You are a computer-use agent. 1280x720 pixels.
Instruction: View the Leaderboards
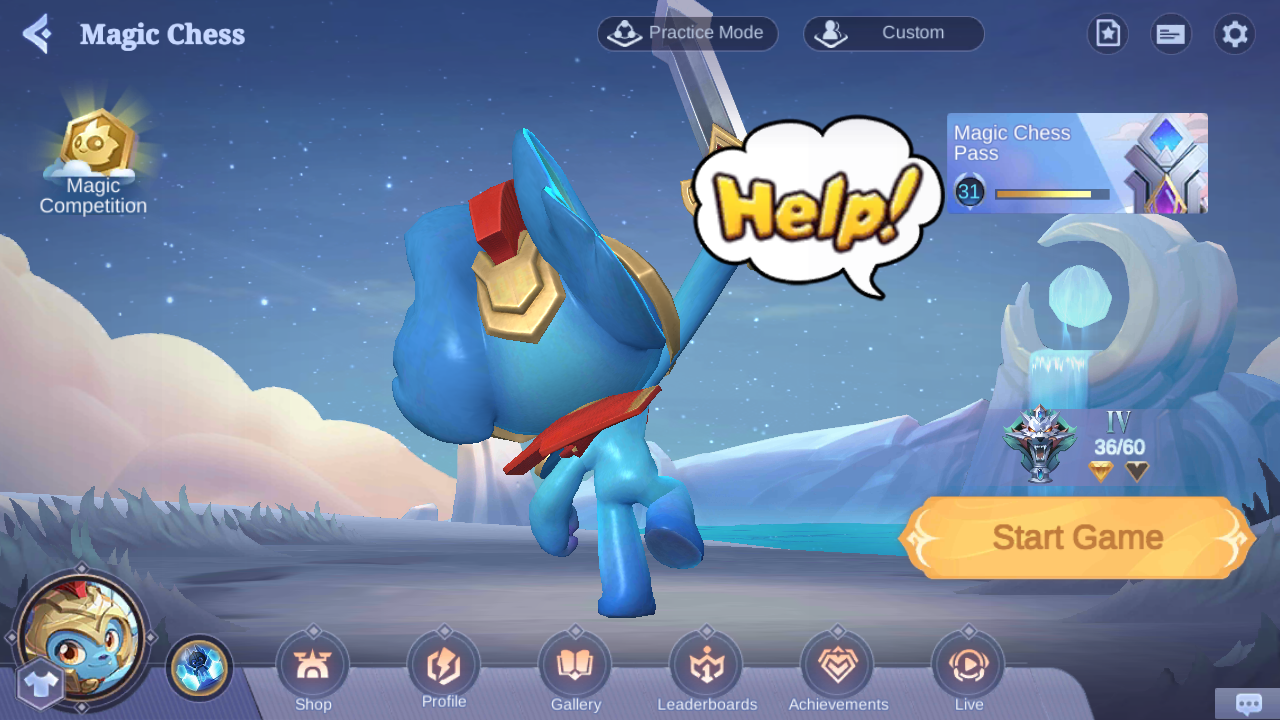[707, 668]
